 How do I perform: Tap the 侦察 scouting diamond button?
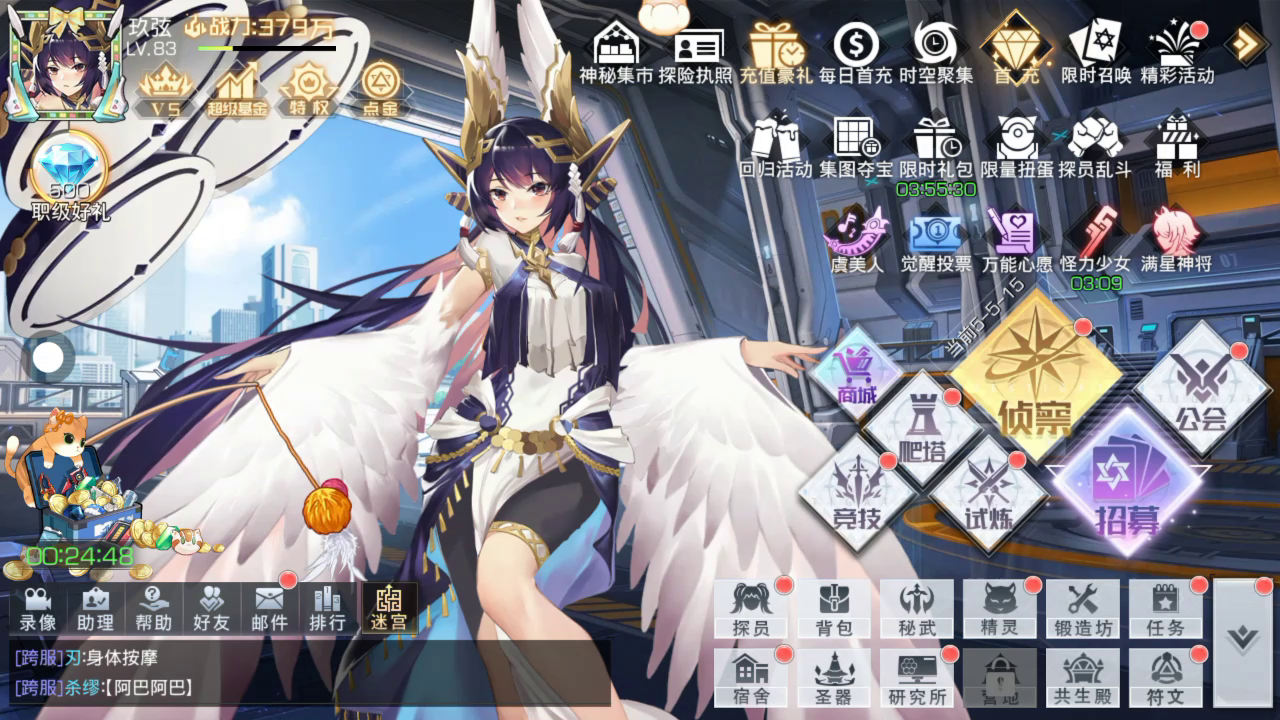(1034, 377)
